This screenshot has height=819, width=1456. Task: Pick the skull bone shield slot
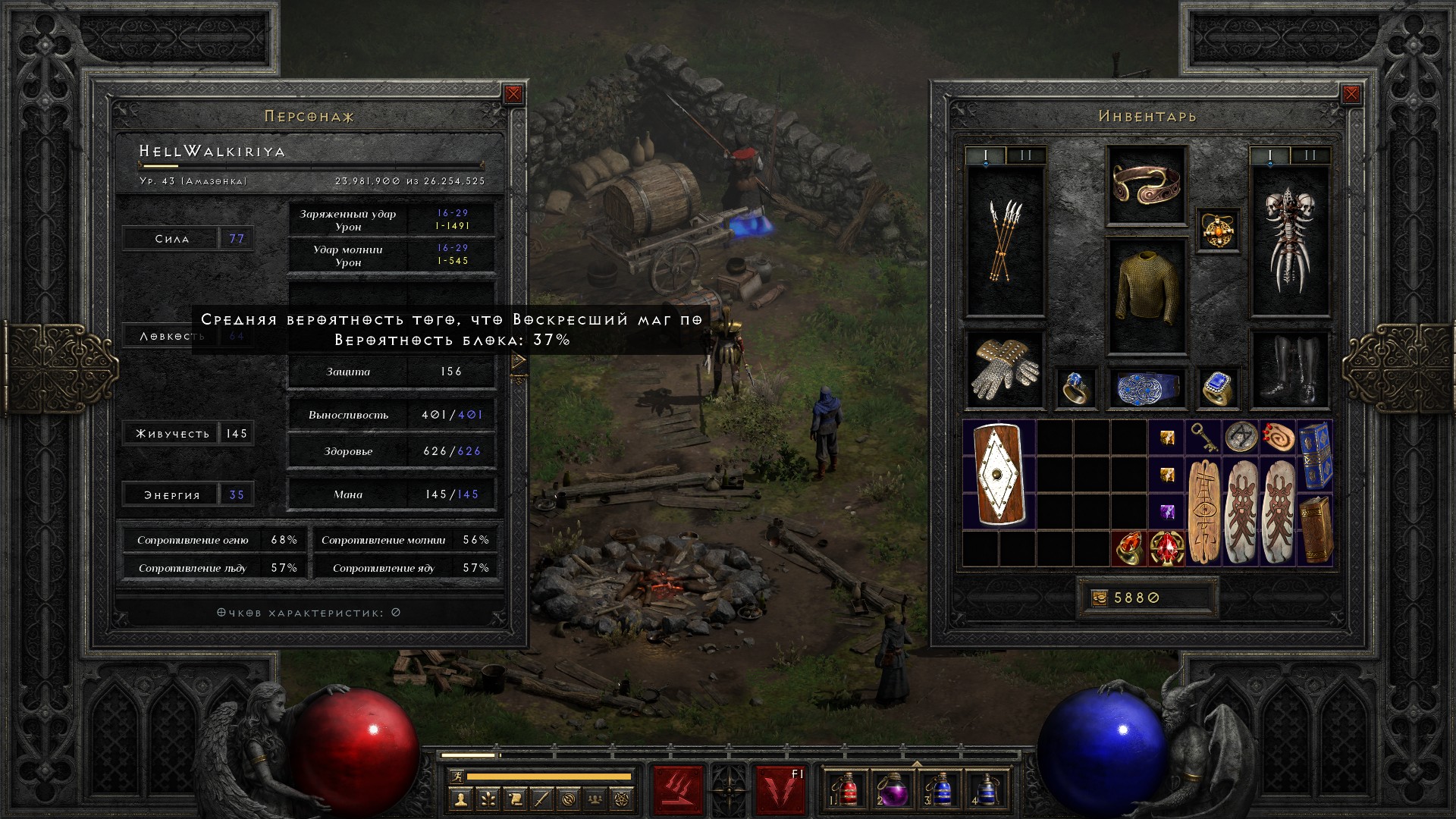pos(1289,241)
